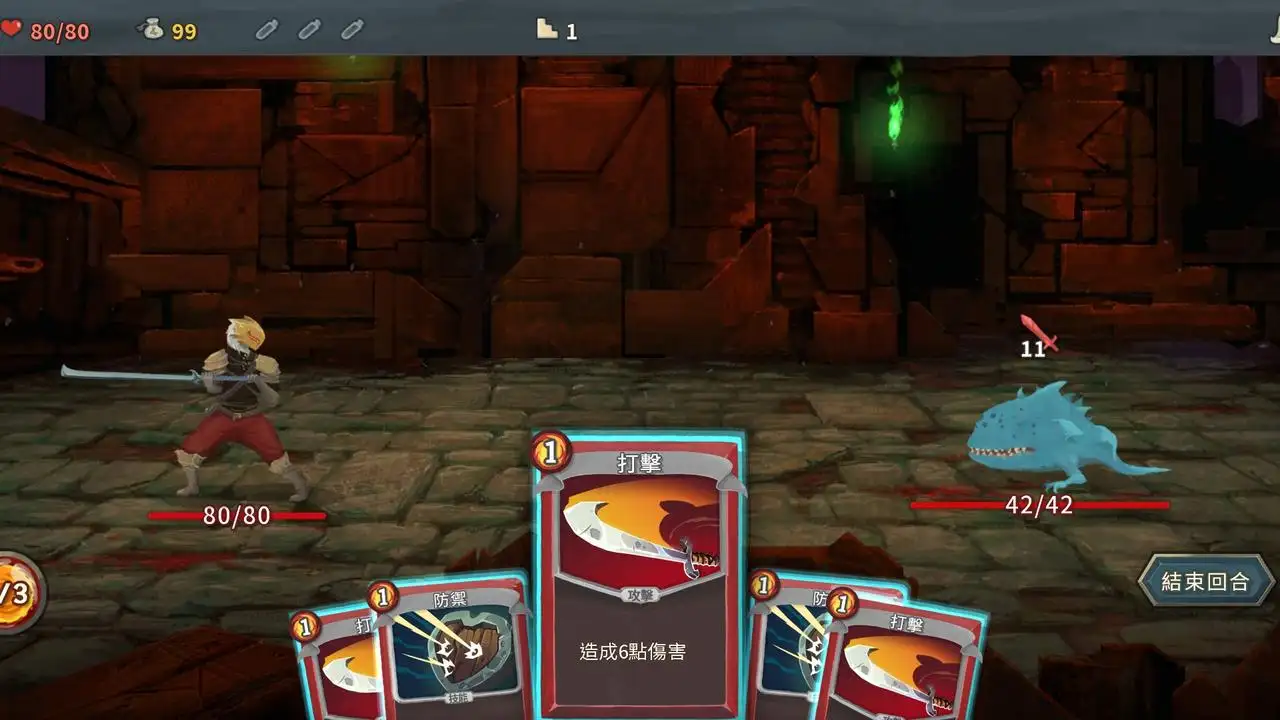Click the player health bar showing 80/80
The height and width of the screenshot is (720, 1280).
point(237,516)
